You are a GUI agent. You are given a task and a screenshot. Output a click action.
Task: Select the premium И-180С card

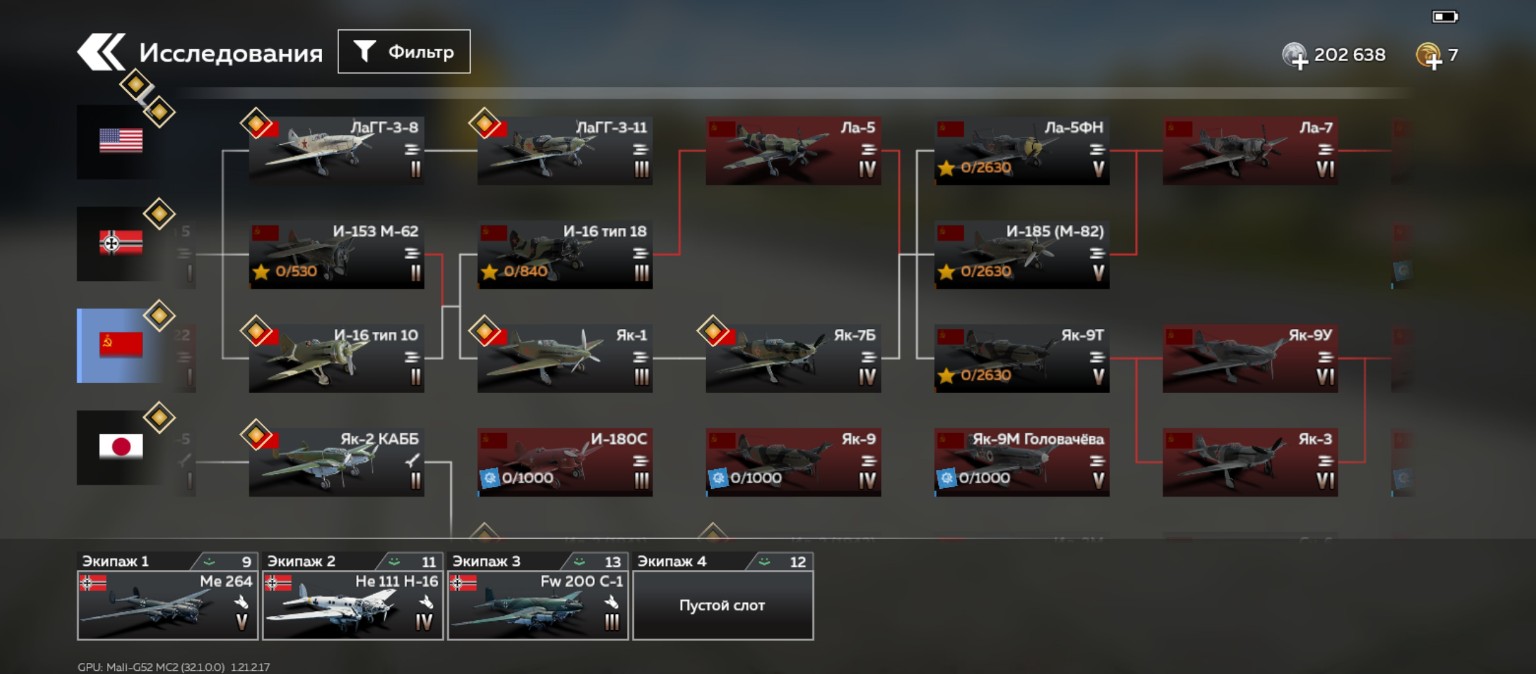coord(565,462)
